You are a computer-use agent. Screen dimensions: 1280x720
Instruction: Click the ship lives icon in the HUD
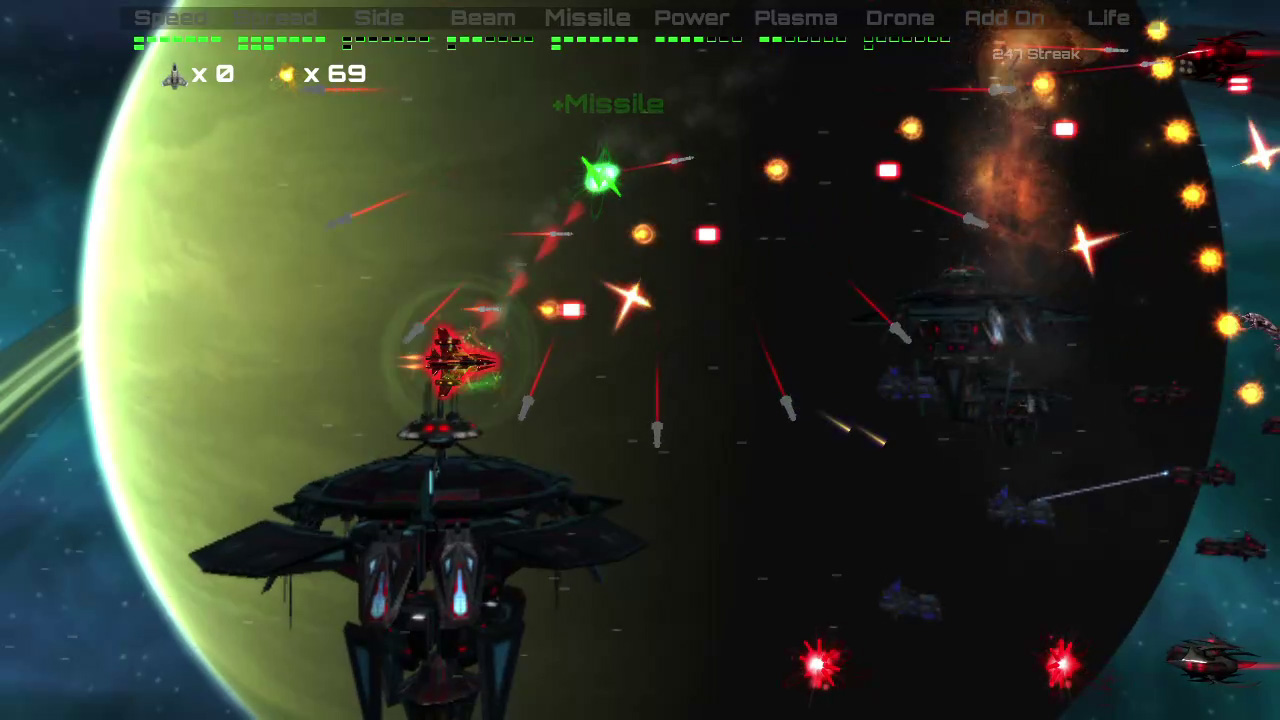coord(173,75)
